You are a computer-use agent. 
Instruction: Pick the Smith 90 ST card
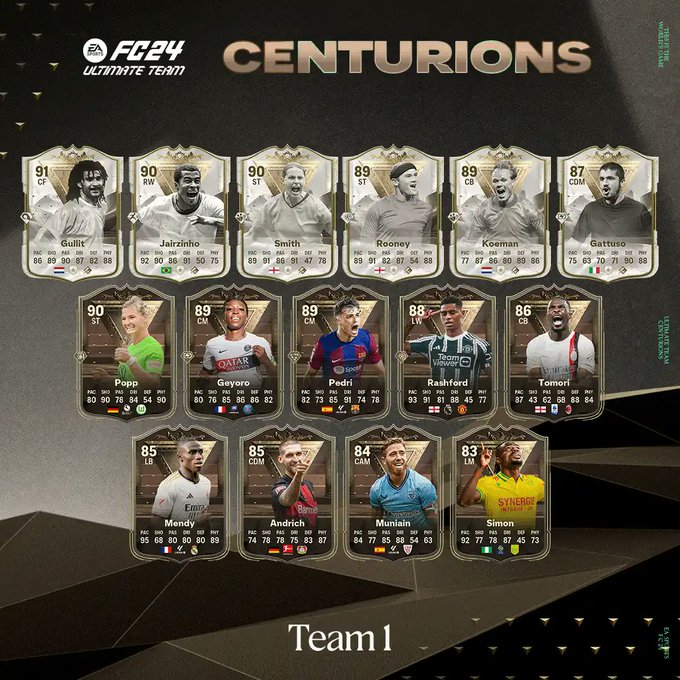(287, 210)
